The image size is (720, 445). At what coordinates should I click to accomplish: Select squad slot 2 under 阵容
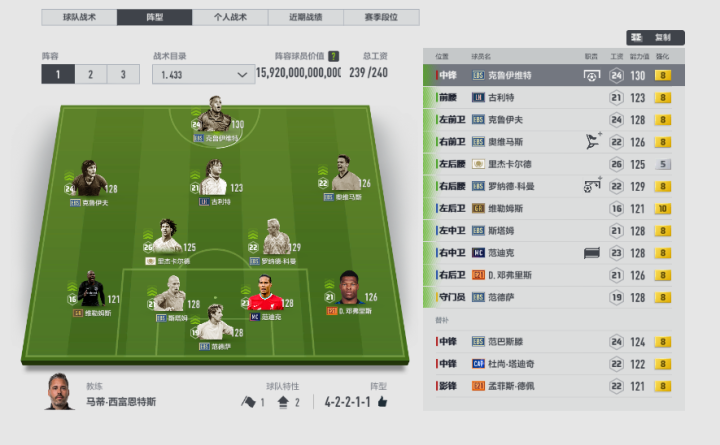point(91,74)
